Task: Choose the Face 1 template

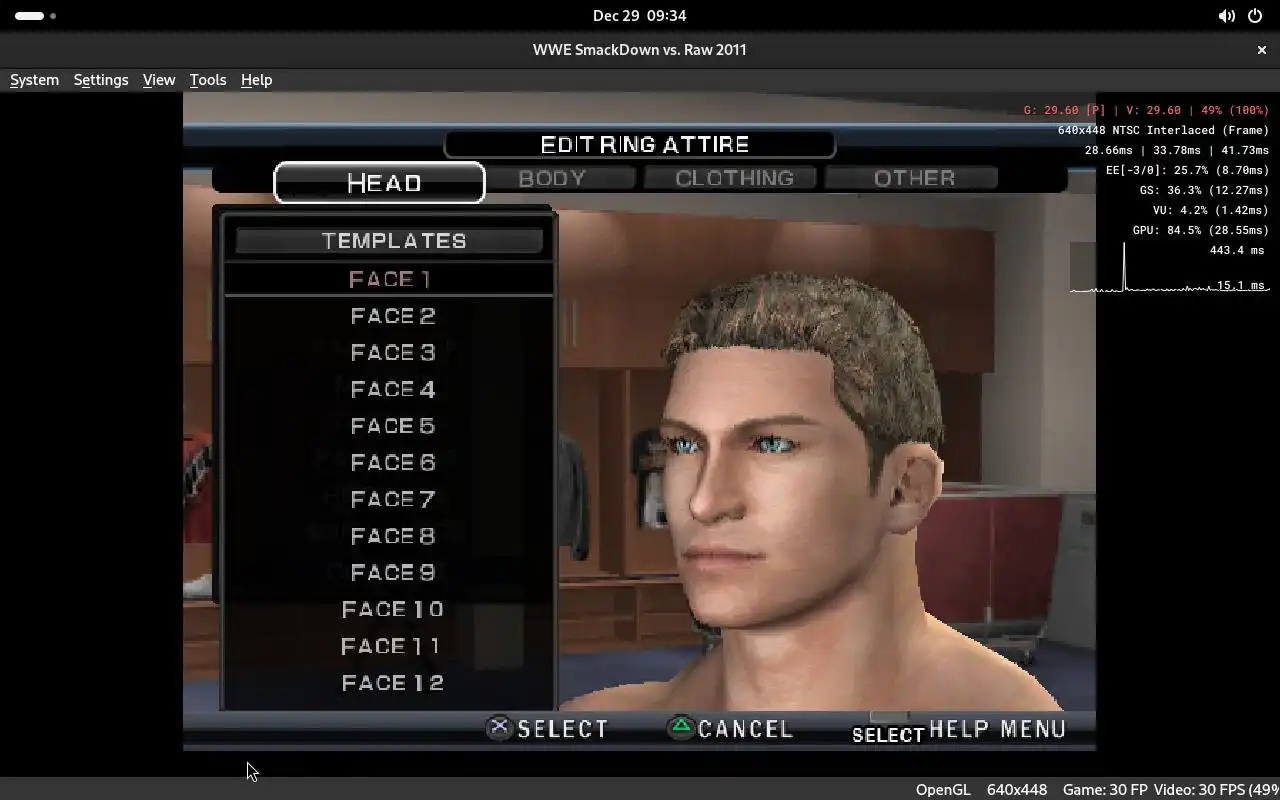Action: coord(390,280)
